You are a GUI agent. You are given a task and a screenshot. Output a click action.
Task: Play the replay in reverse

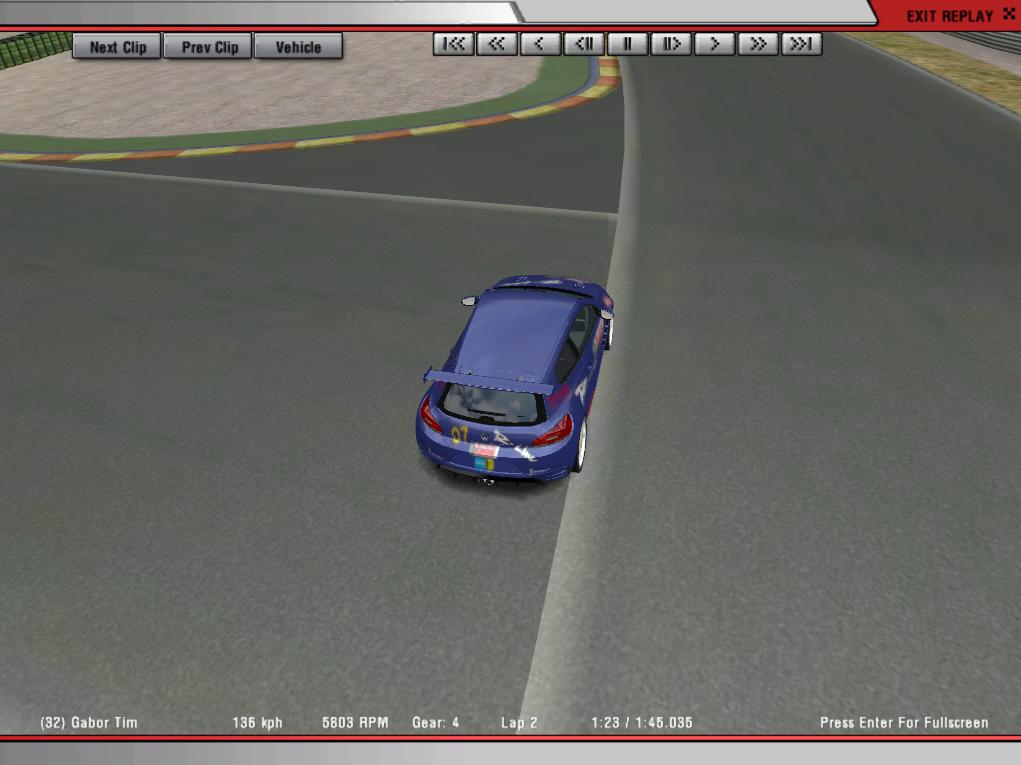click(x=540, y=44)
